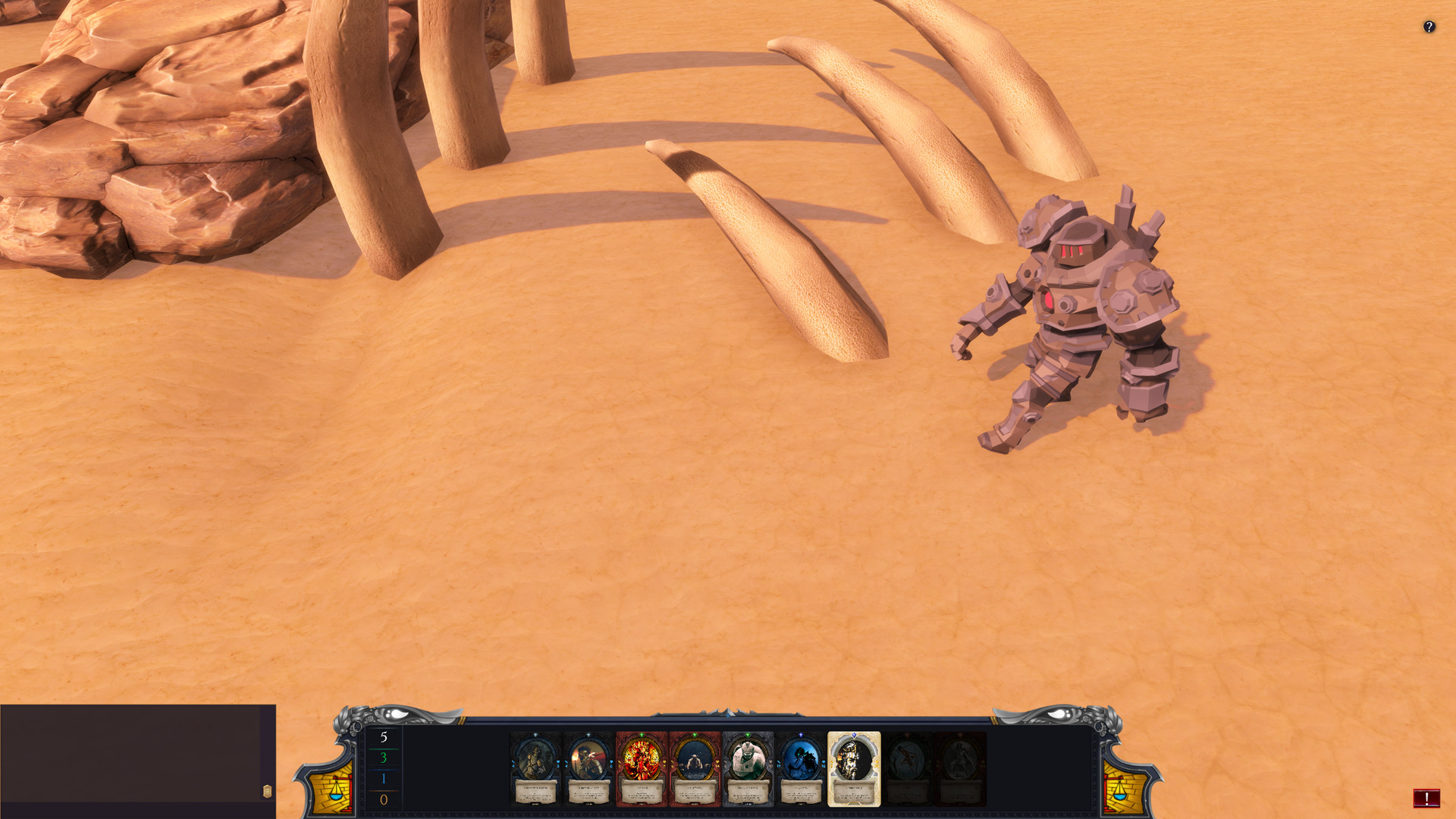
Task: Click the green gem atop the red fiery card
Action: [641, 733]
